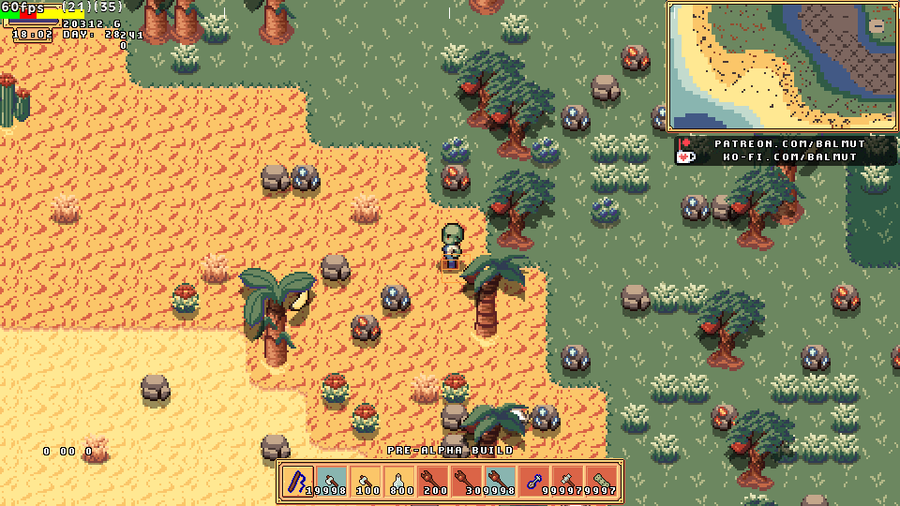The image size is (900, 506).
Task: Select the blue tool in the first hotbar slot
Action: [298, 481]
